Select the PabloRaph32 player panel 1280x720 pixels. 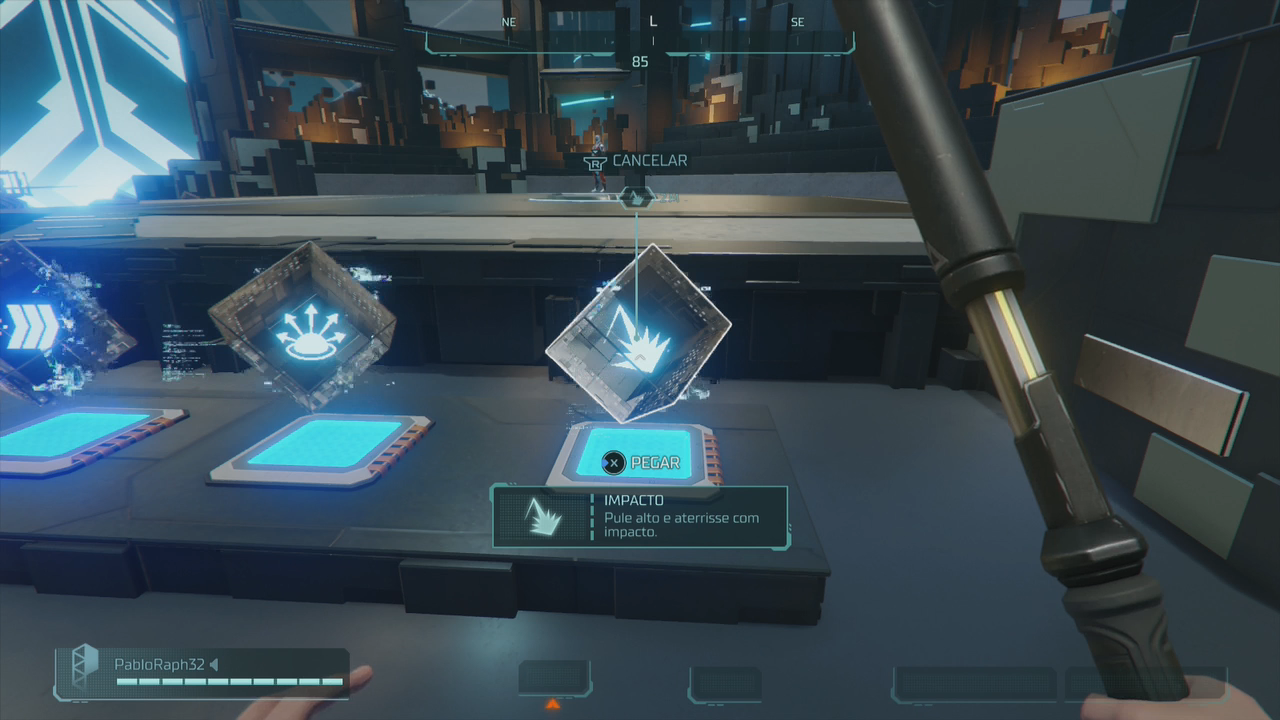(x=203, y=672)
